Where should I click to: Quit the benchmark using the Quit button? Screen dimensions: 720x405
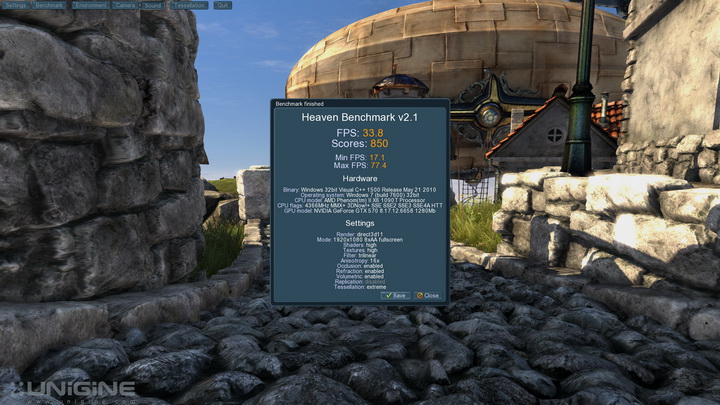point(222,5)
